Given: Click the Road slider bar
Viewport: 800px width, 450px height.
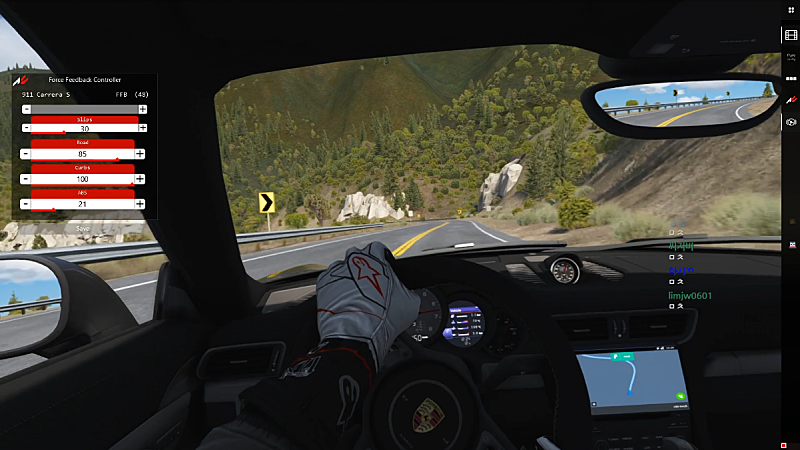Looking at the screenshot, I should point(83,154).
